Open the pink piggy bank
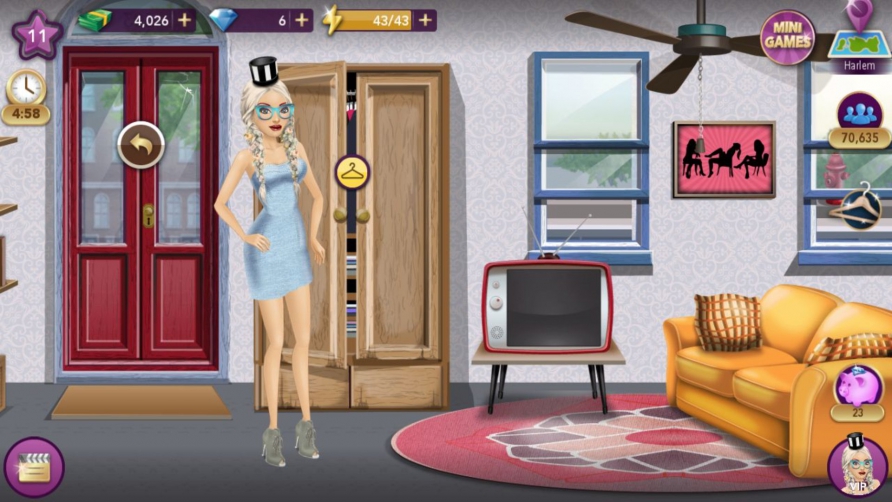The image size is (892, 502). pyautogui.click(x=857, y=389)
